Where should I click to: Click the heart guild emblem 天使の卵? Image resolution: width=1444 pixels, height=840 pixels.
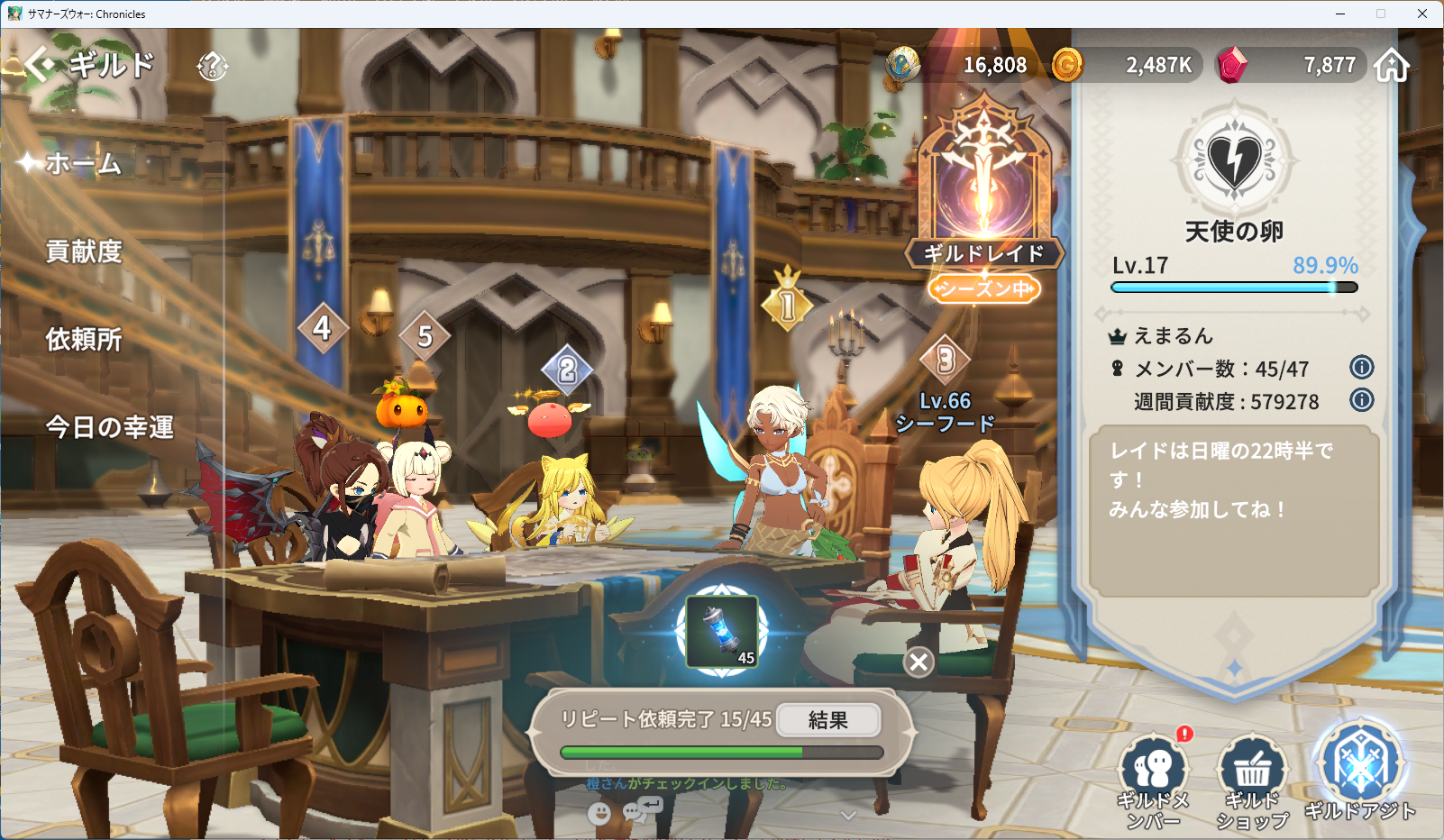pyautogui.click(x=1234, y=160)
